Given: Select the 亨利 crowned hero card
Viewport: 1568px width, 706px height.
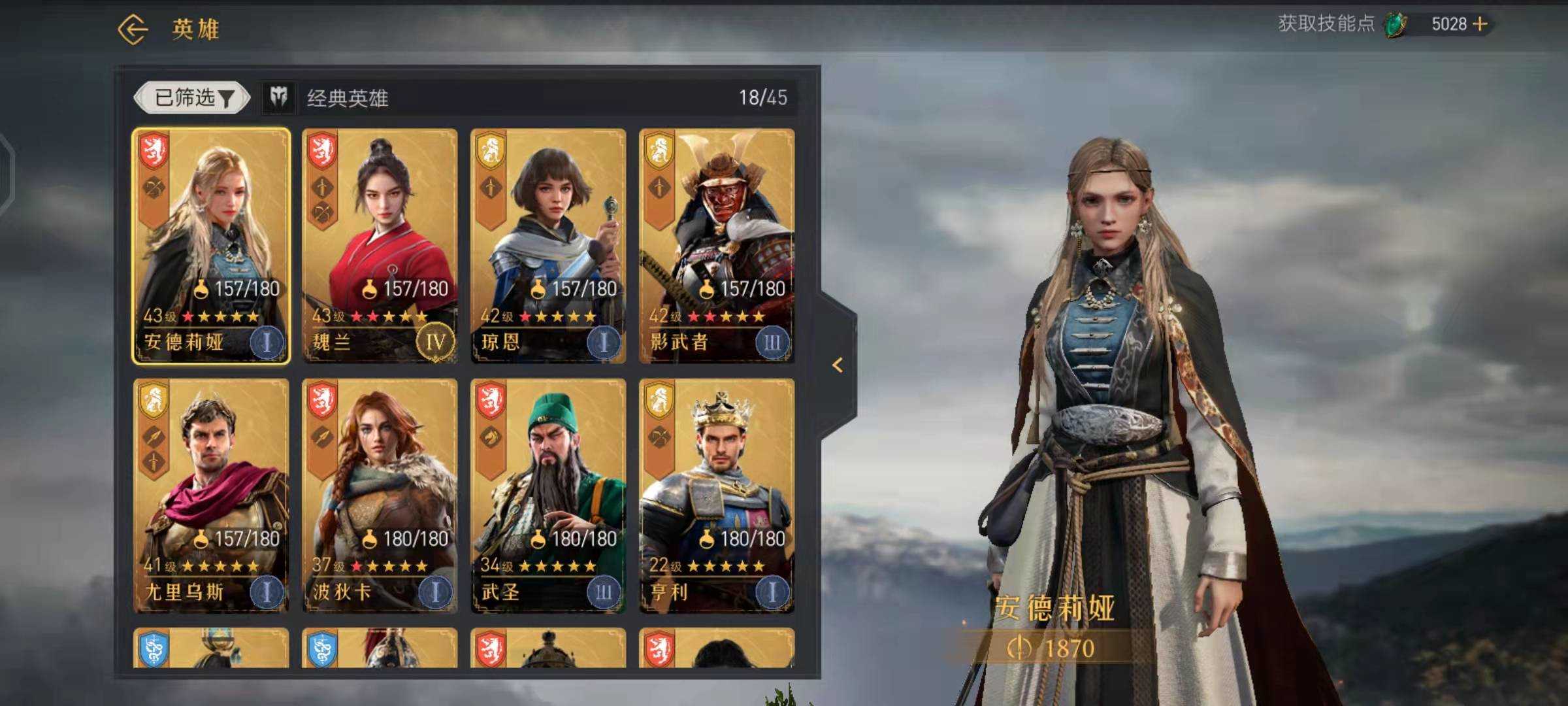Looking at the screenshot, I should [x=717, y=495].
